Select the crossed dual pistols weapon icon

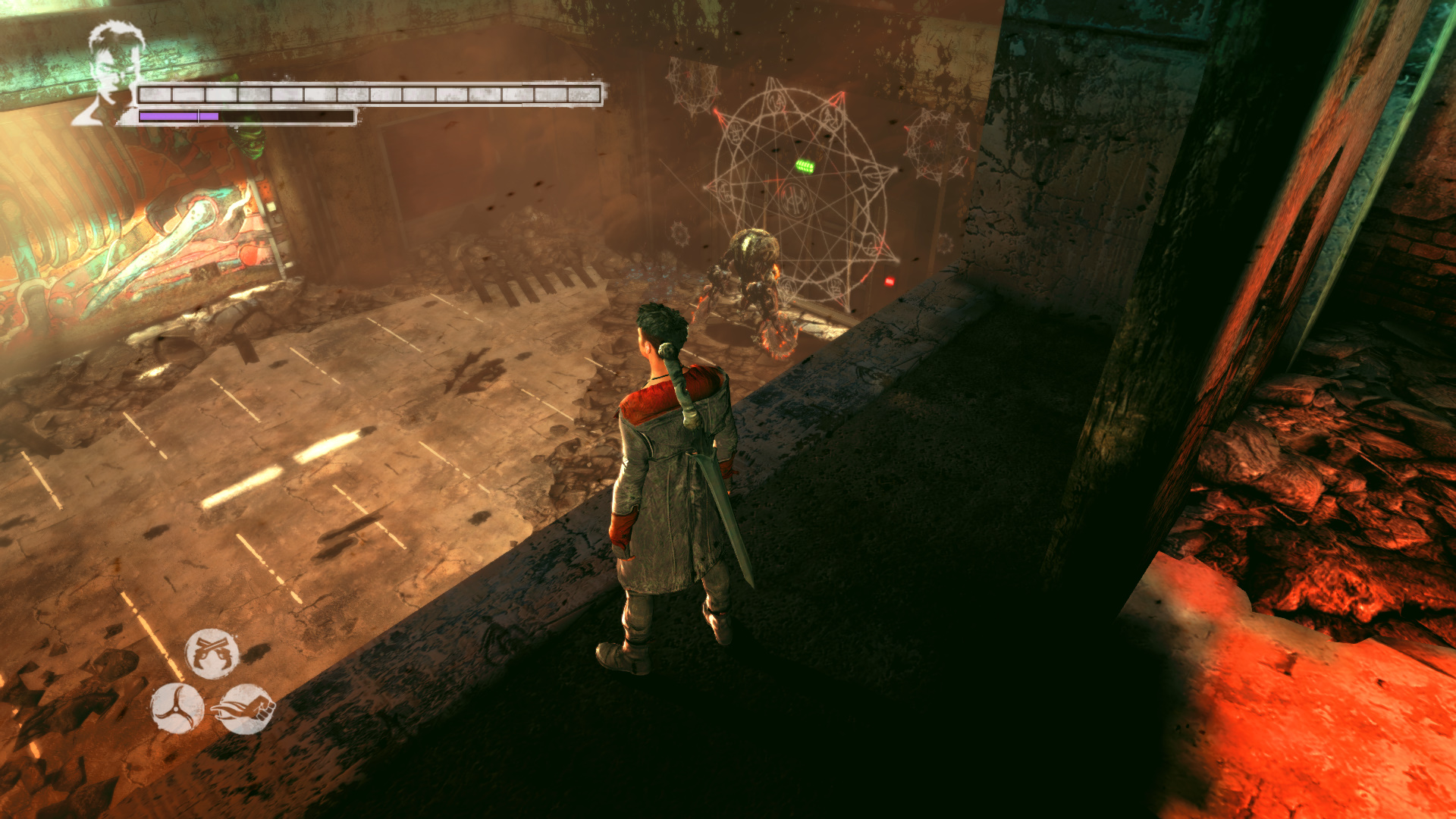click(212, 653)
